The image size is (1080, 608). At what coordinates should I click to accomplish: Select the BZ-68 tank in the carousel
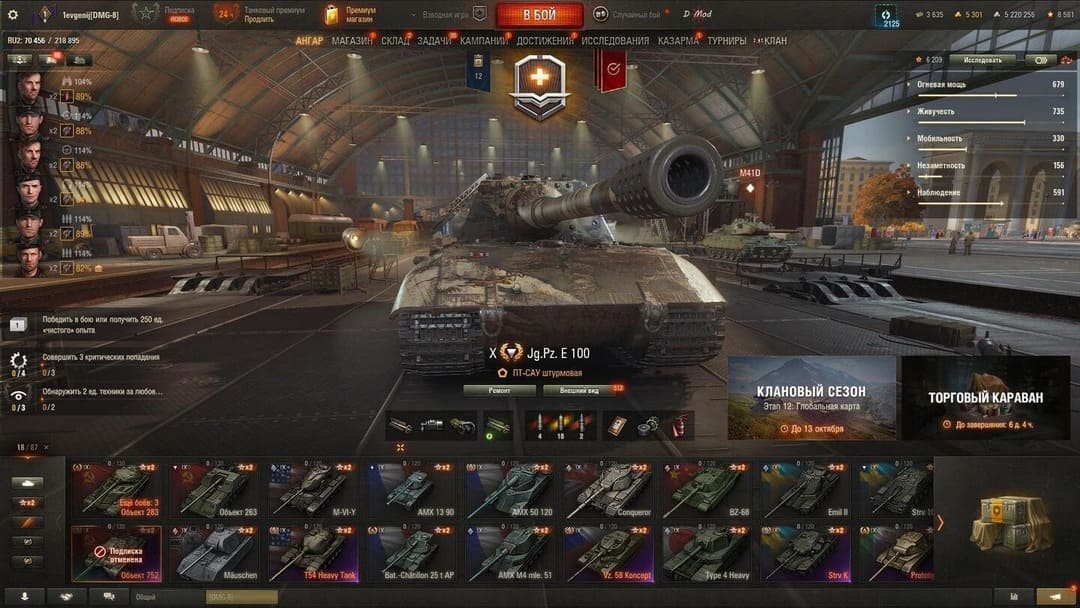[707, 490]
